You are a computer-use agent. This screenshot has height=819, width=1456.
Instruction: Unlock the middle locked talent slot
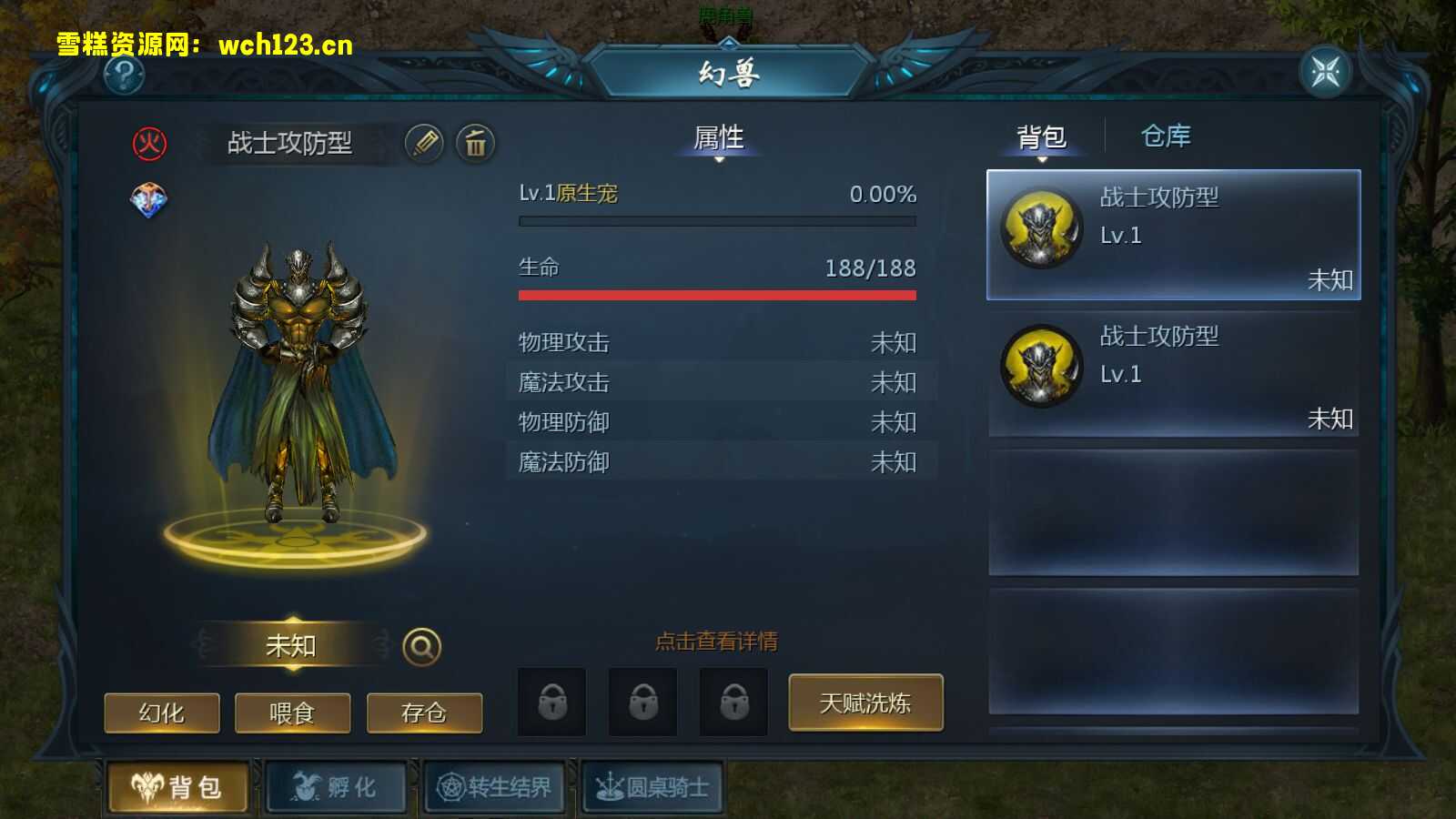coord(642,702)
